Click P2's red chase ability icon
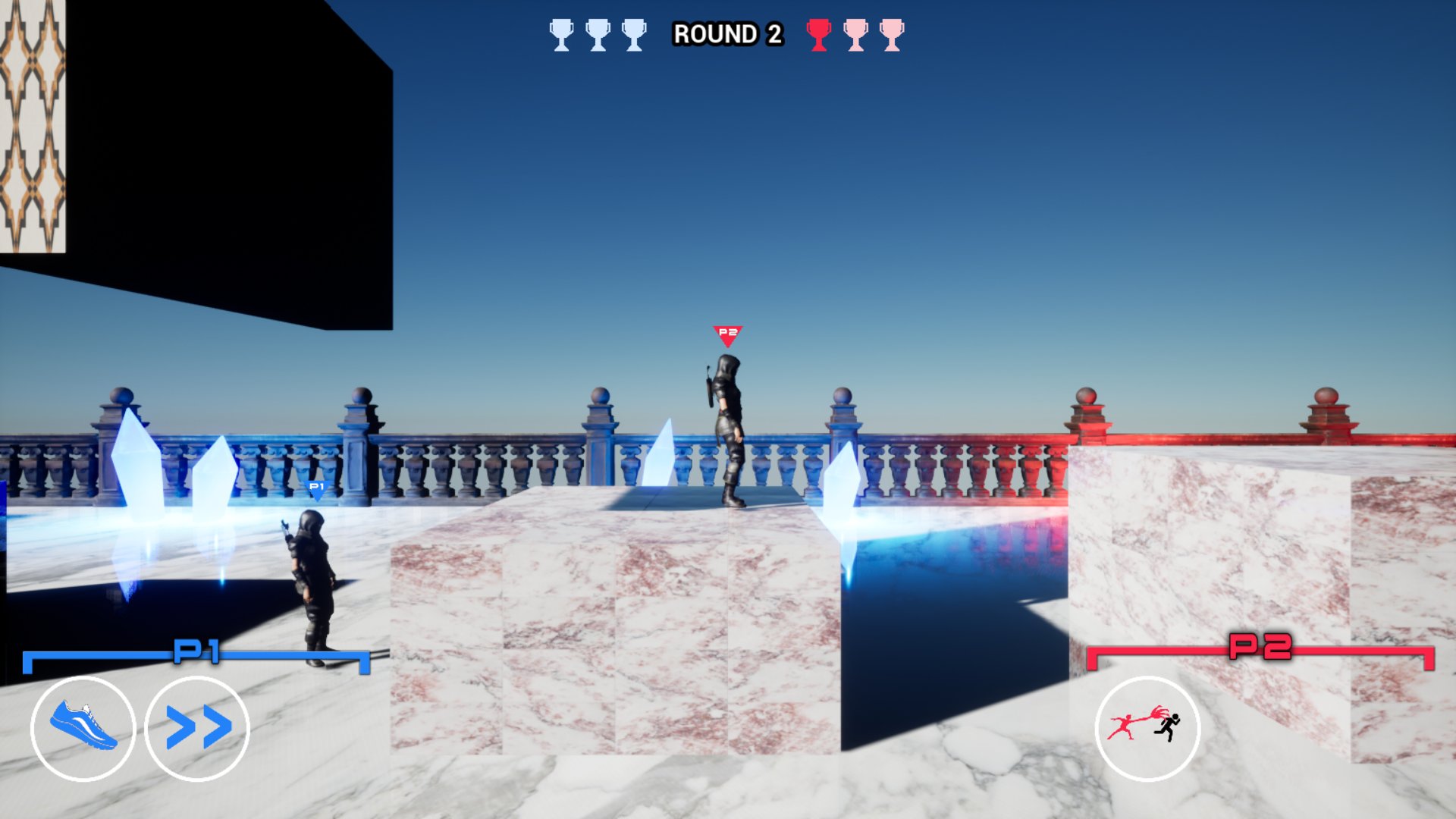The height and width of the screenshot is (819, 1456). [x=1147, y=728]
